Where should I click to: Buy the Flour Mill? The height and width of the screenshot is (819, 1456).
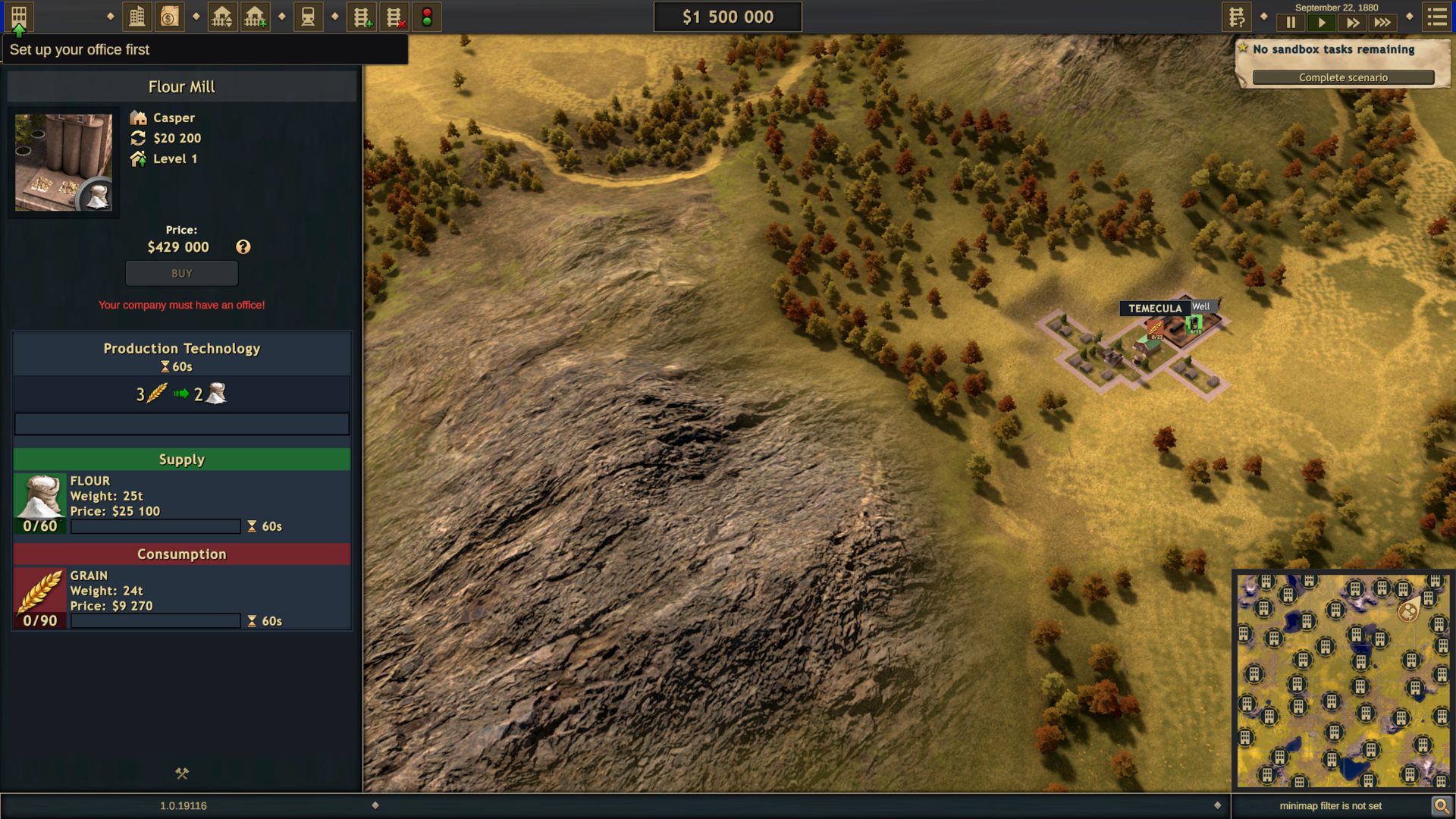tap(182, 273)
